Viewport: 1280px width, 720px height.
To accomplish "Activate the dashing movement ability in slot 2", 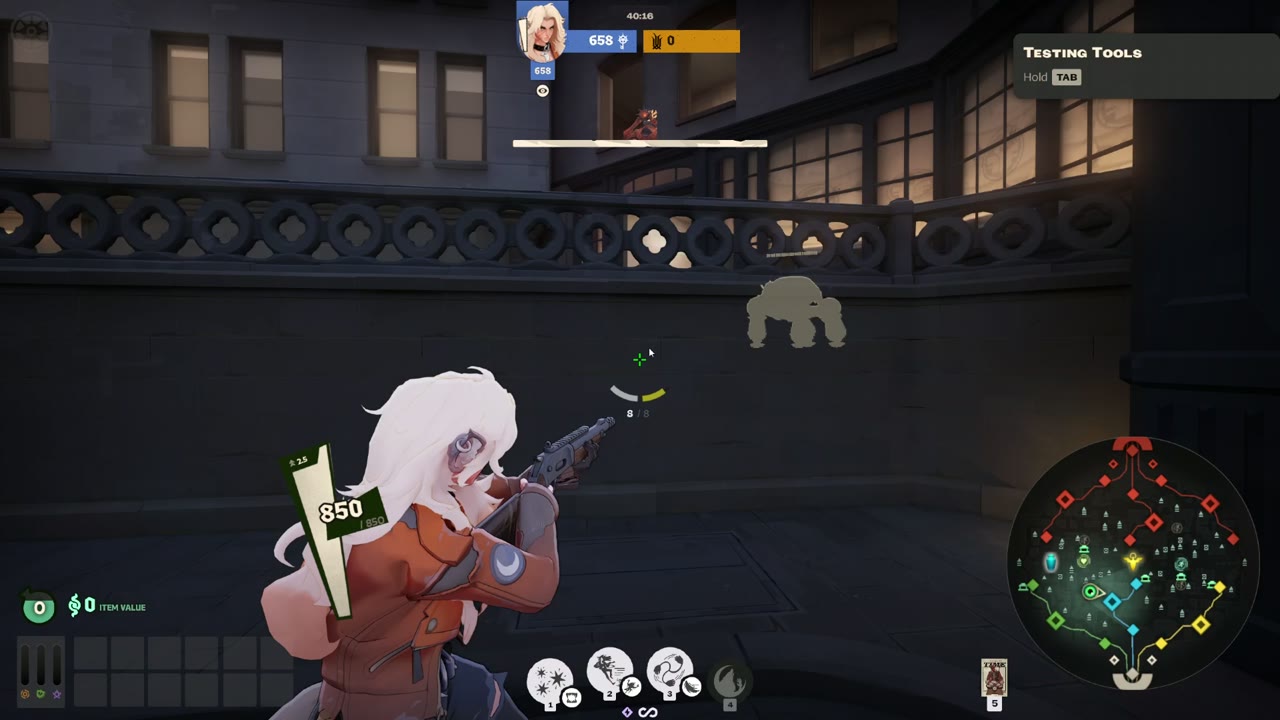I will (x=610, y=671).
